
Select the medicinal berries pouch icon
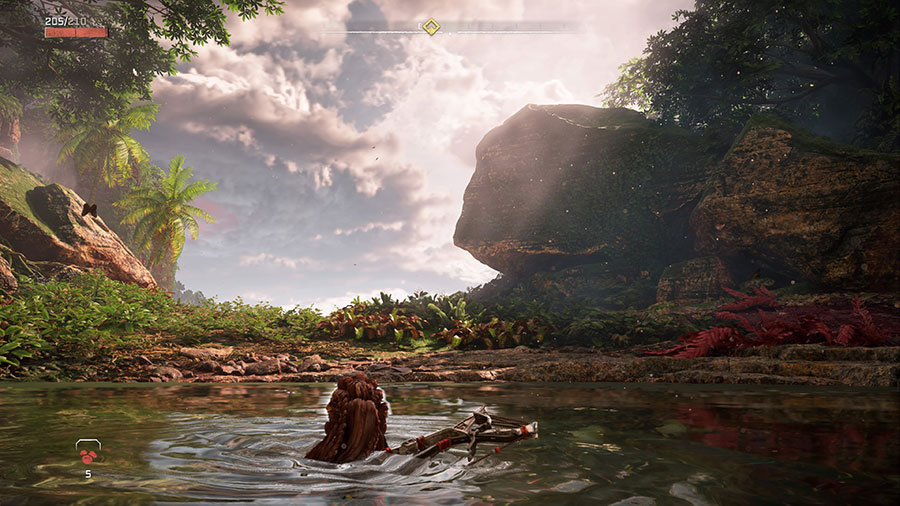click(88, 454)
